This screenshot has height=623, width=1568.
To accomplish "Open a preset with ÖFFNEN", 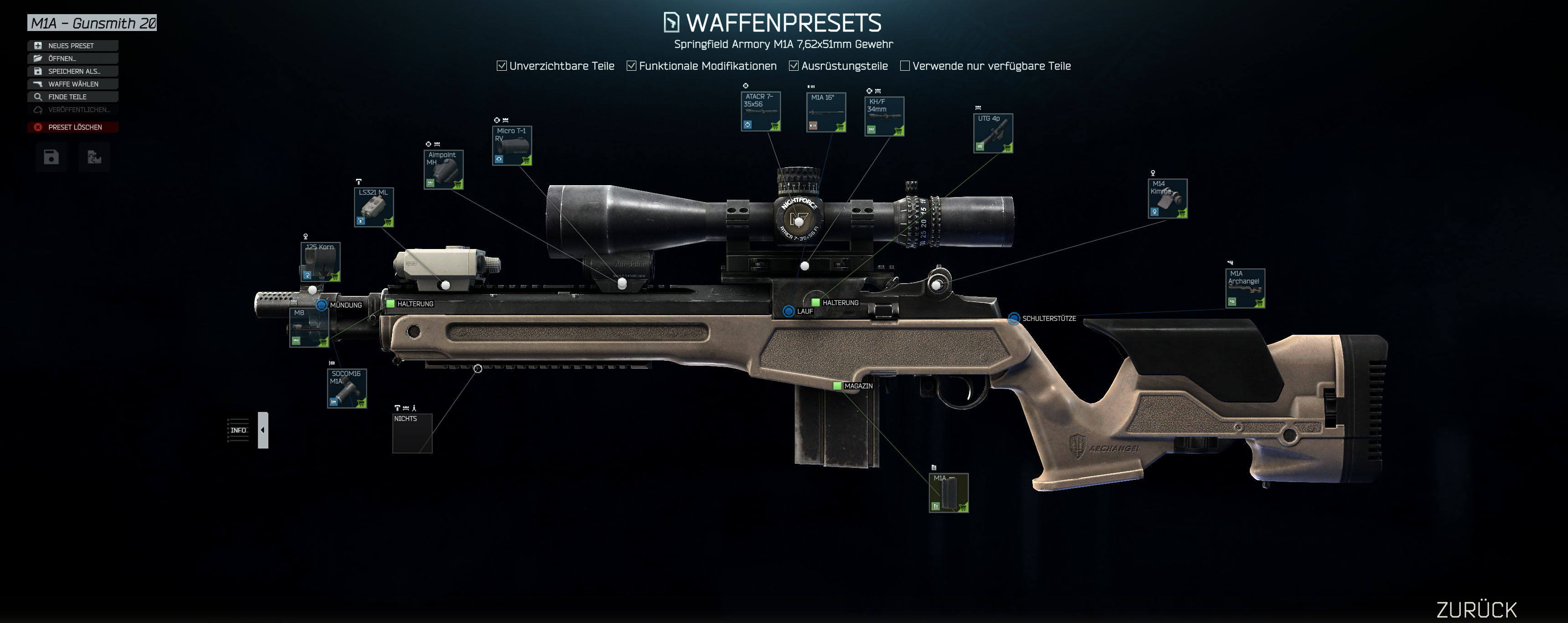I will (x=72, y=58).
